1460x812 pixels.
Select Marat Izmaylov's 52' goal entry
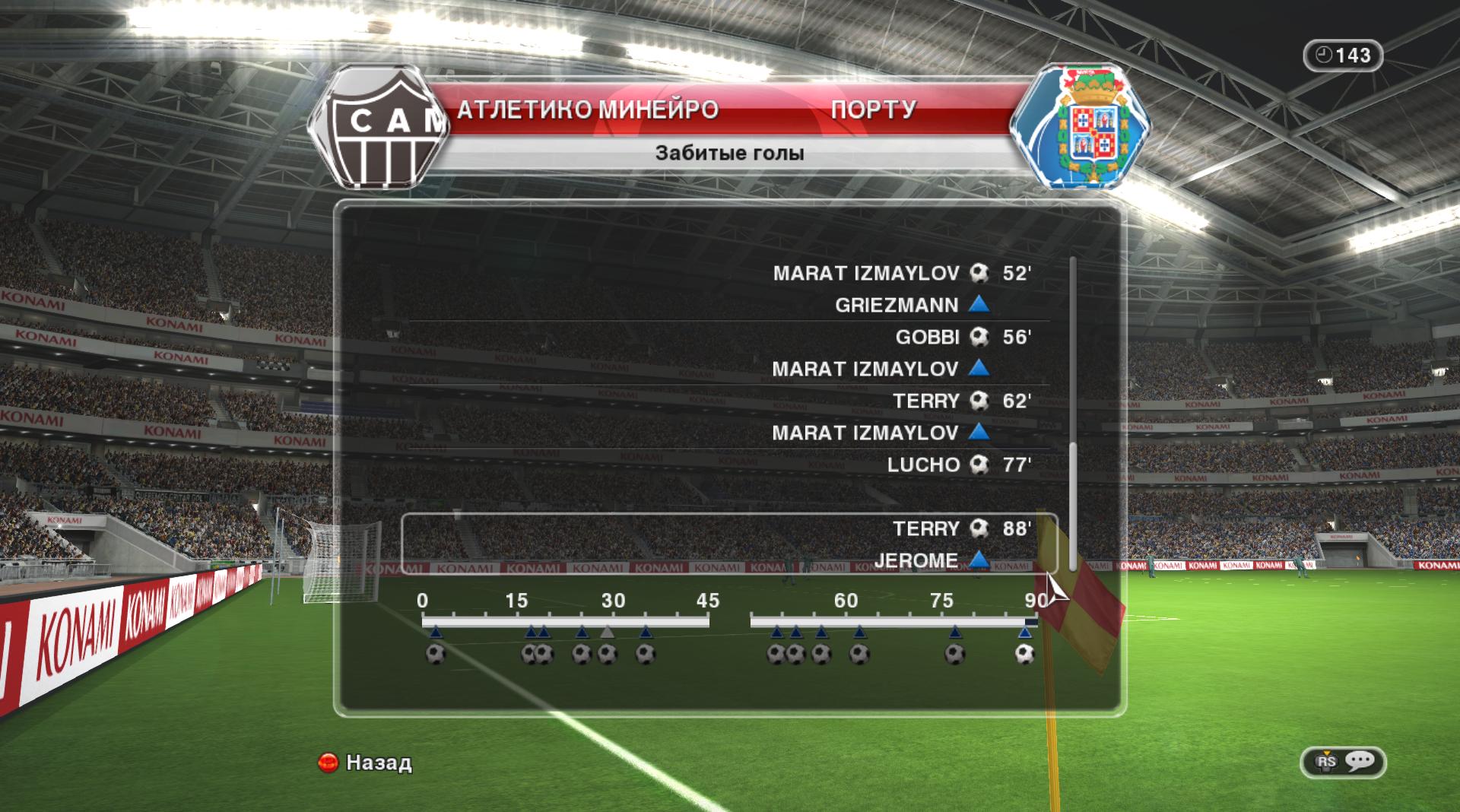pos(901,274)
